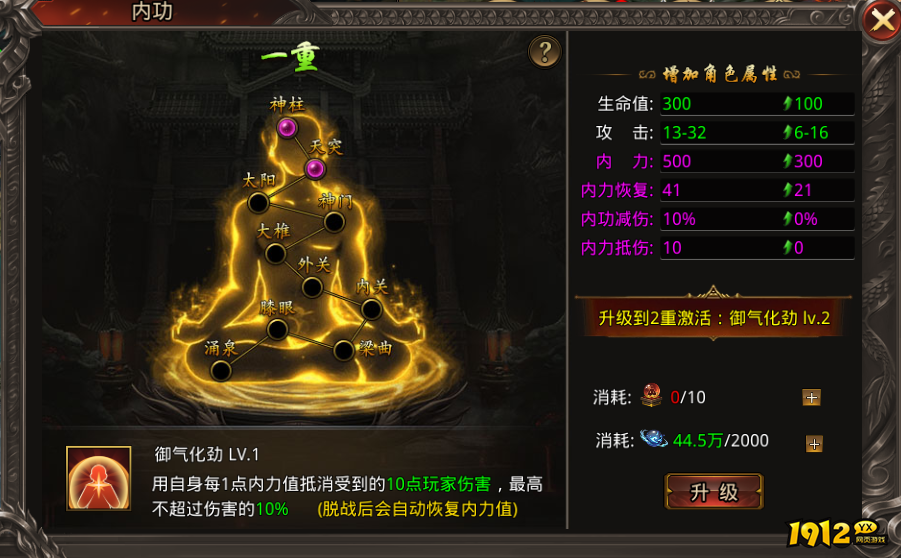Click the 升级 upgrade button
This screenshot has height=558, width=901.
click(x=713, y=491)
